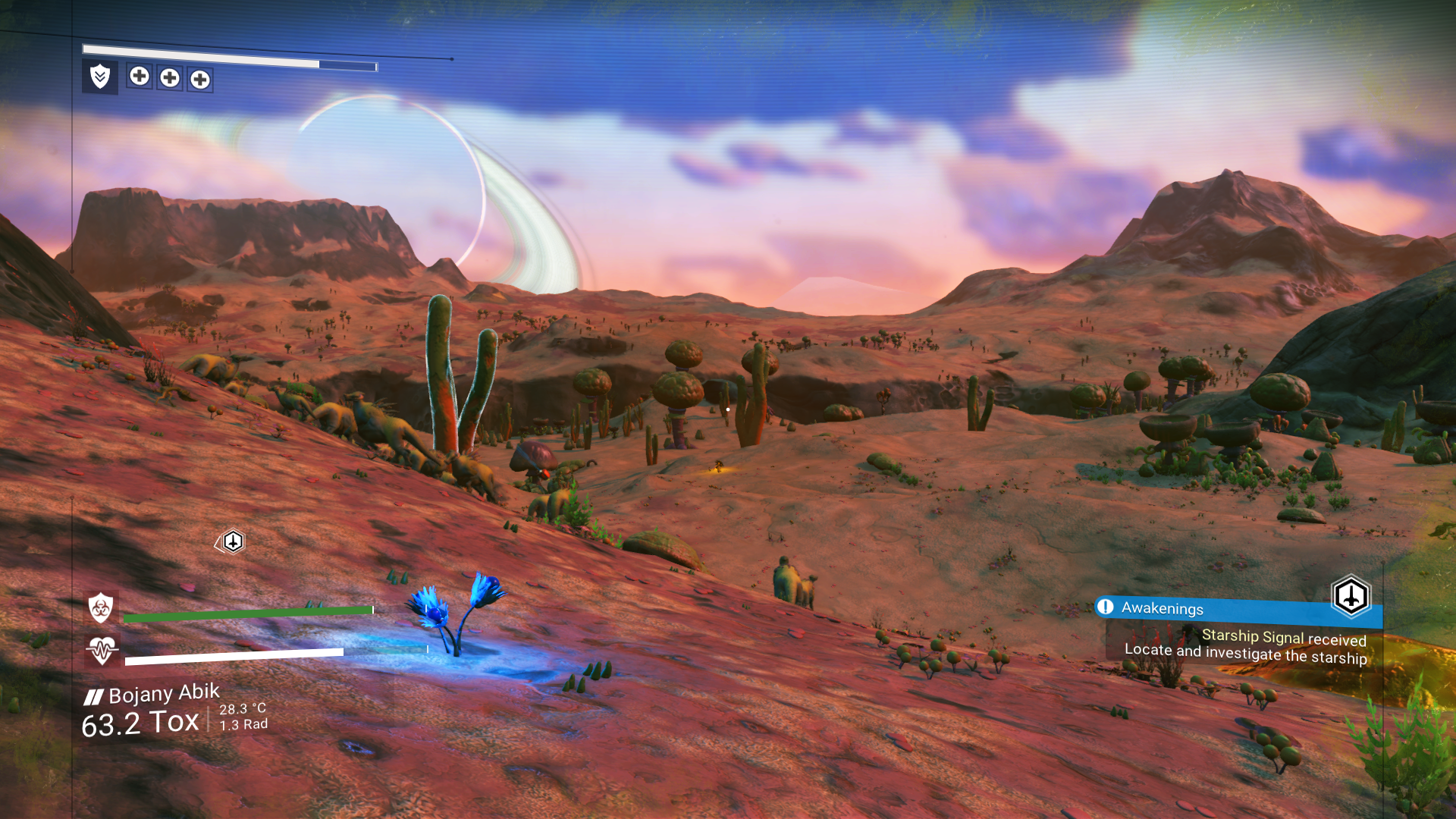Open the Awakenings mission tracker
This screenshot has width=1456, height=819.
pos(1162,608)
